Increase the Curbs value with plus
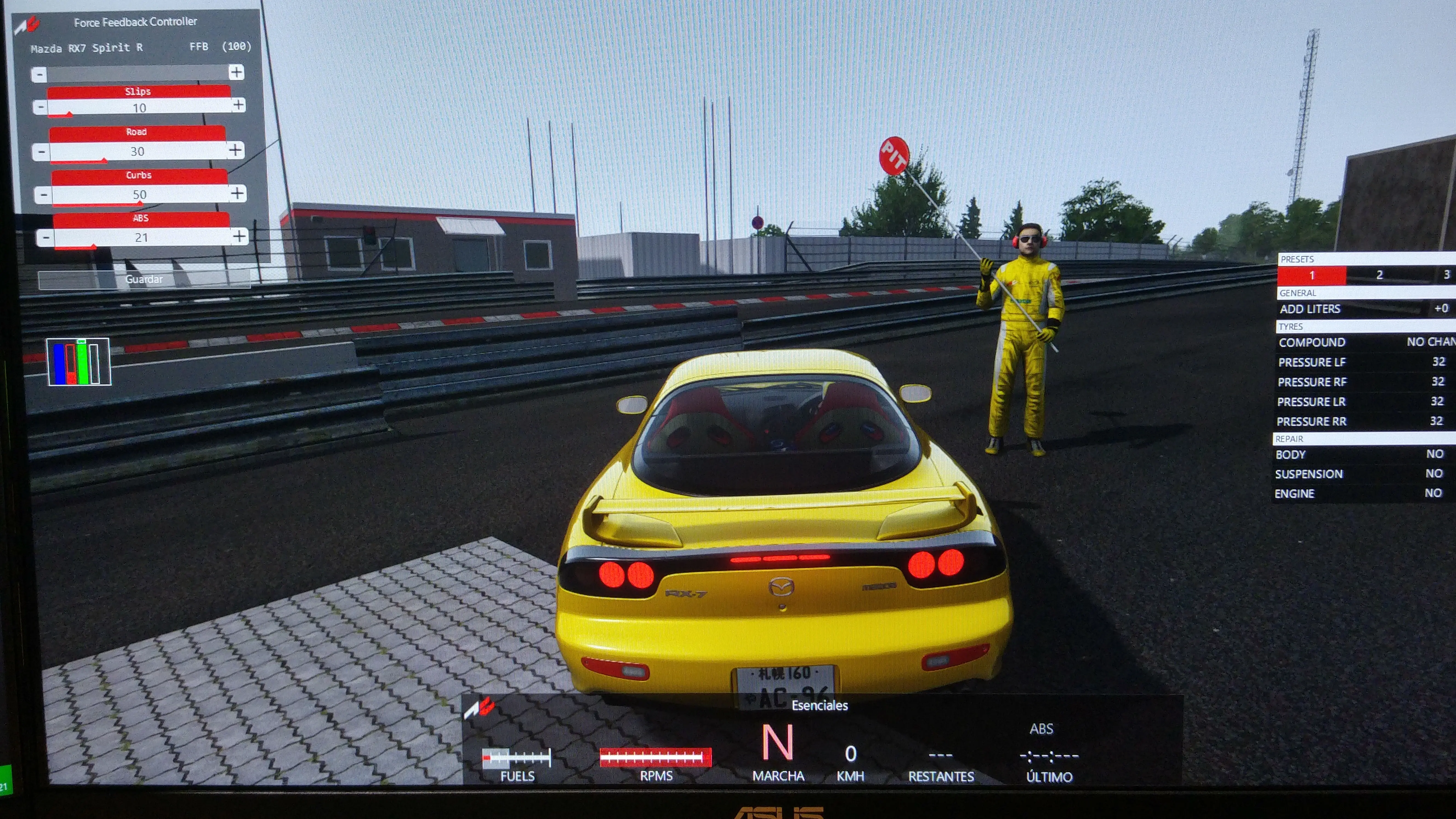Image resolution: width=1456 pixels, height=819 pixels. coord(237,193)
